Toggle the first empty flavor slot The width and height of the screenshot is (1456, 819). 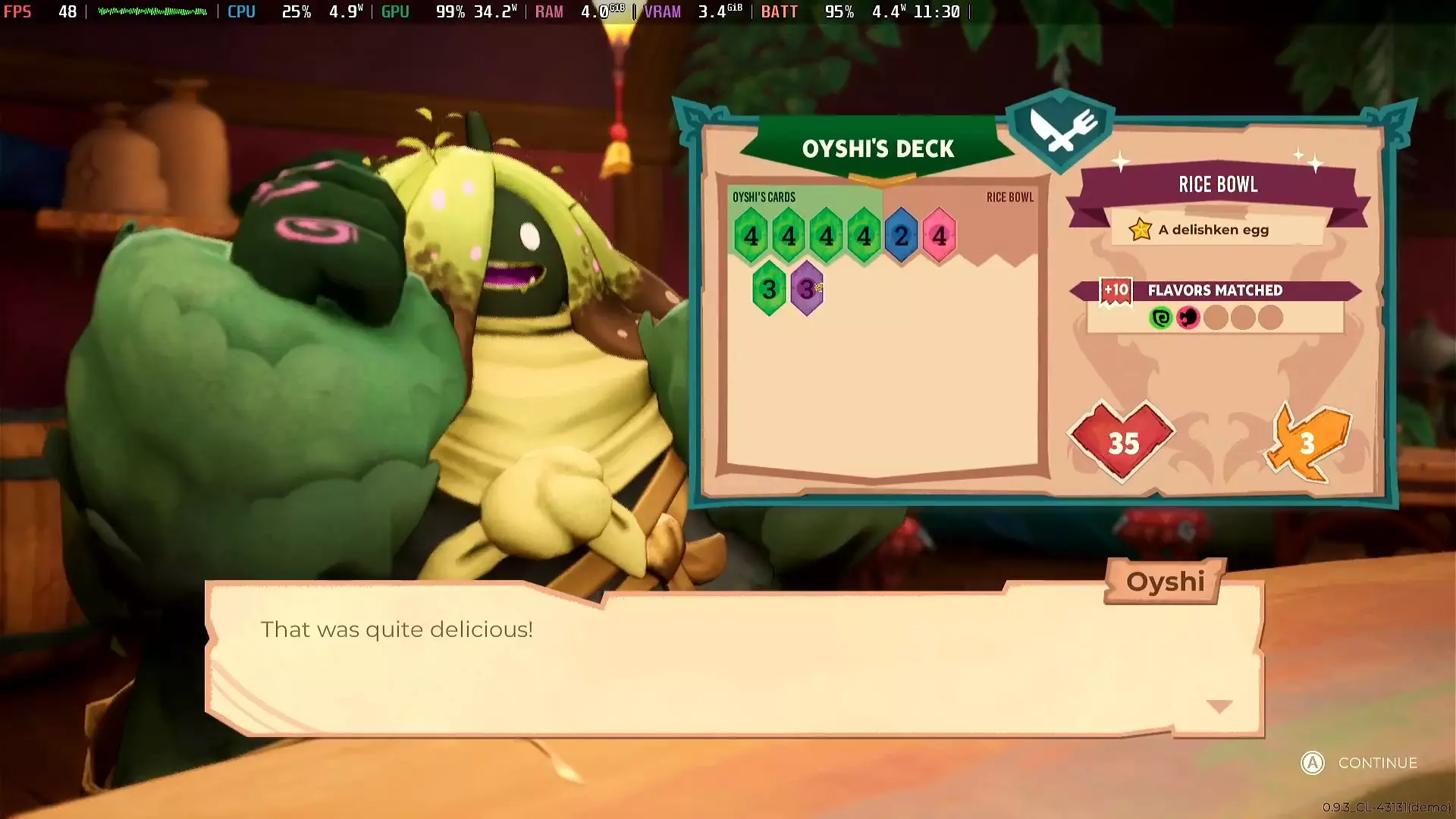pos(1216,318)
